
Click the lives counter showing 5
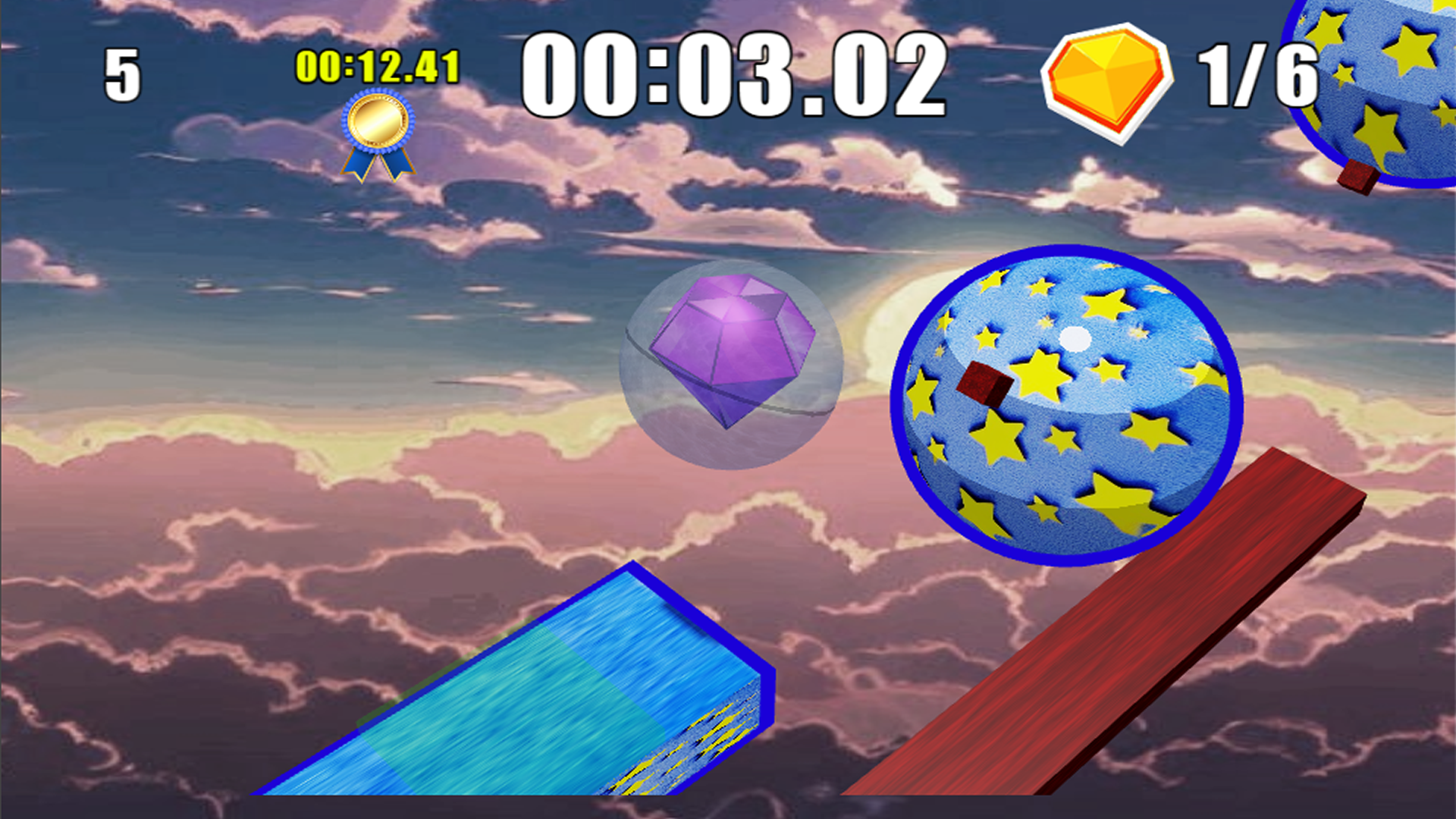point(121,72)
